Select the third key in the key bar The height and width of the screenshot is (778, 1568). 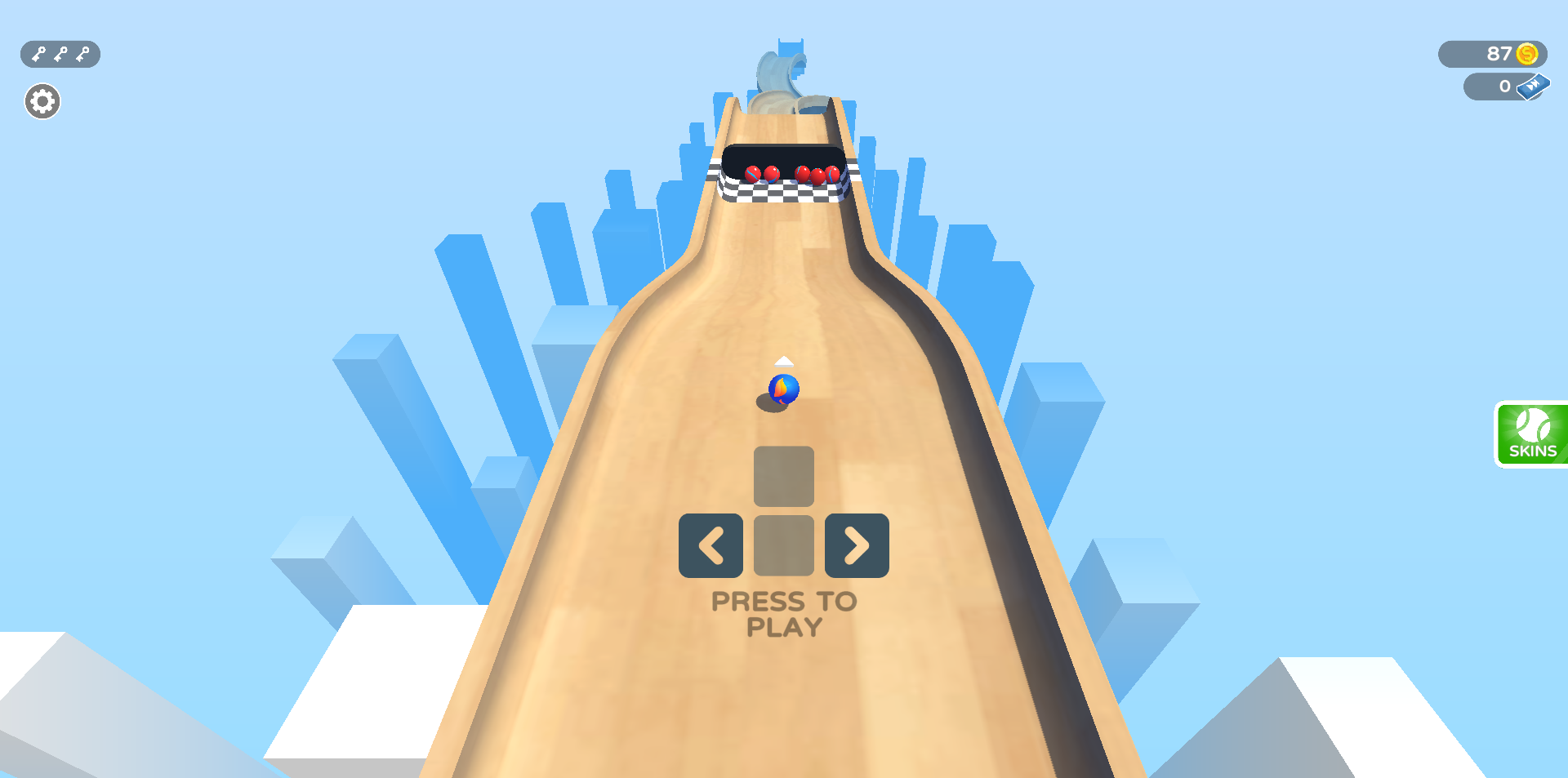pyautogui.click(x=80, y=54)
